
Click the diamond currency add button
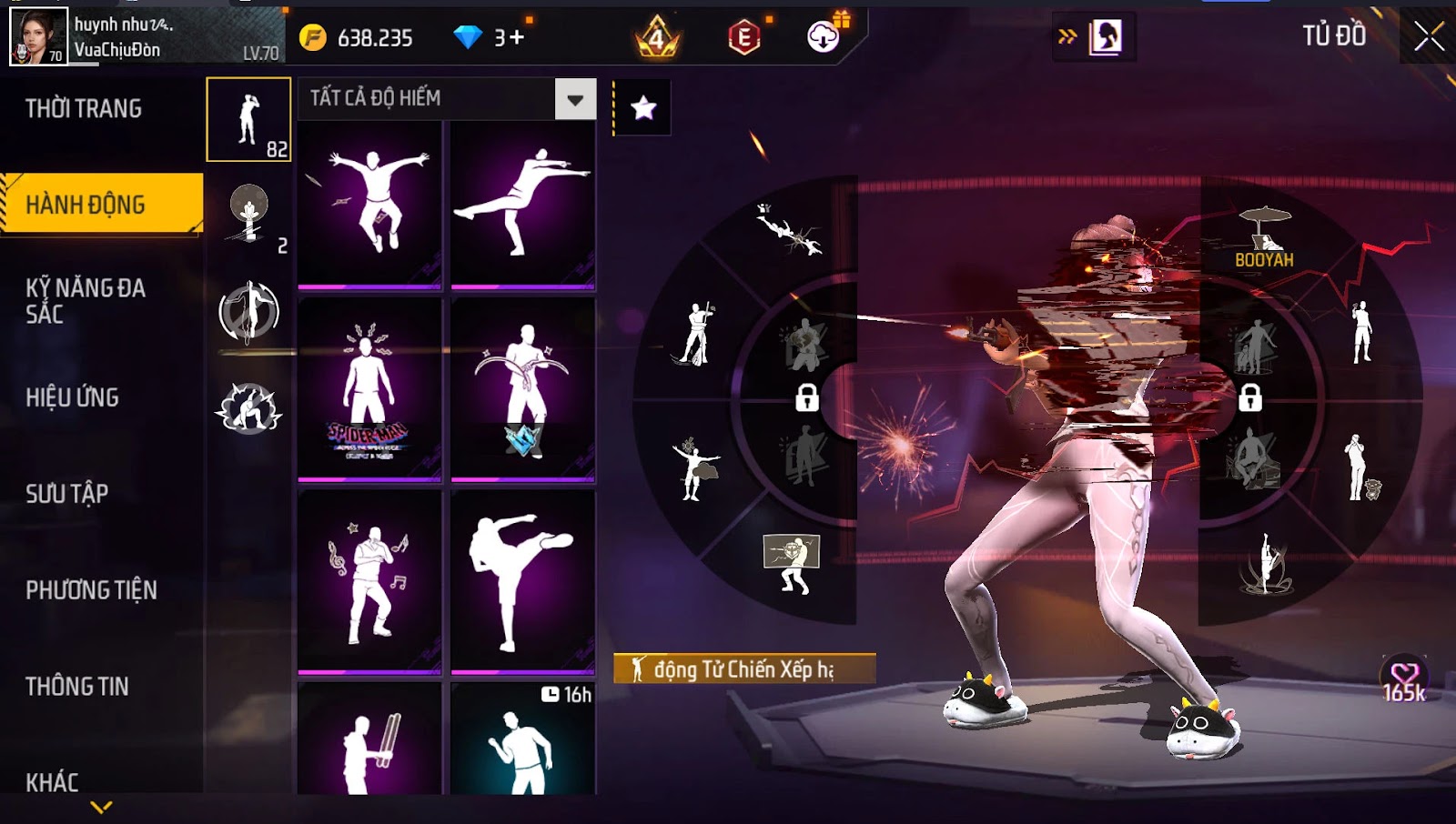(517, 38)
